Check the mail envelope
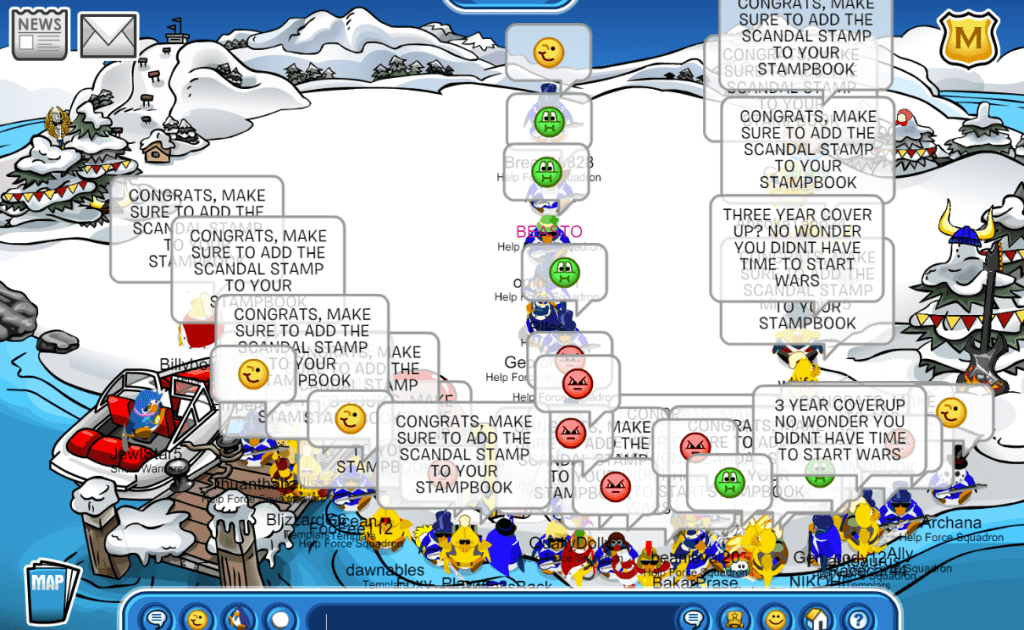The width and height of the screenshot is (1024, 630). pos(108,35)
